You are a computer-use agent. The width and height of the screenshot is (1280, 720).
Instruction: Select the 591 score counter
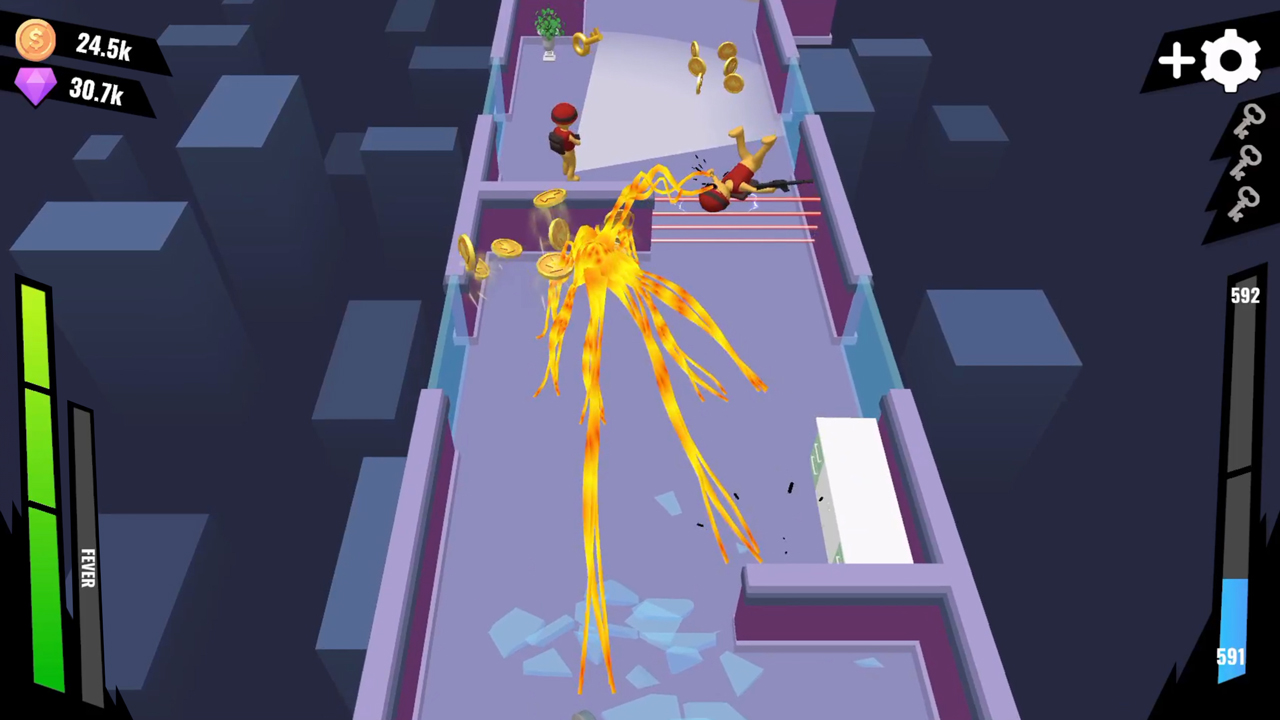[1231, 656]
